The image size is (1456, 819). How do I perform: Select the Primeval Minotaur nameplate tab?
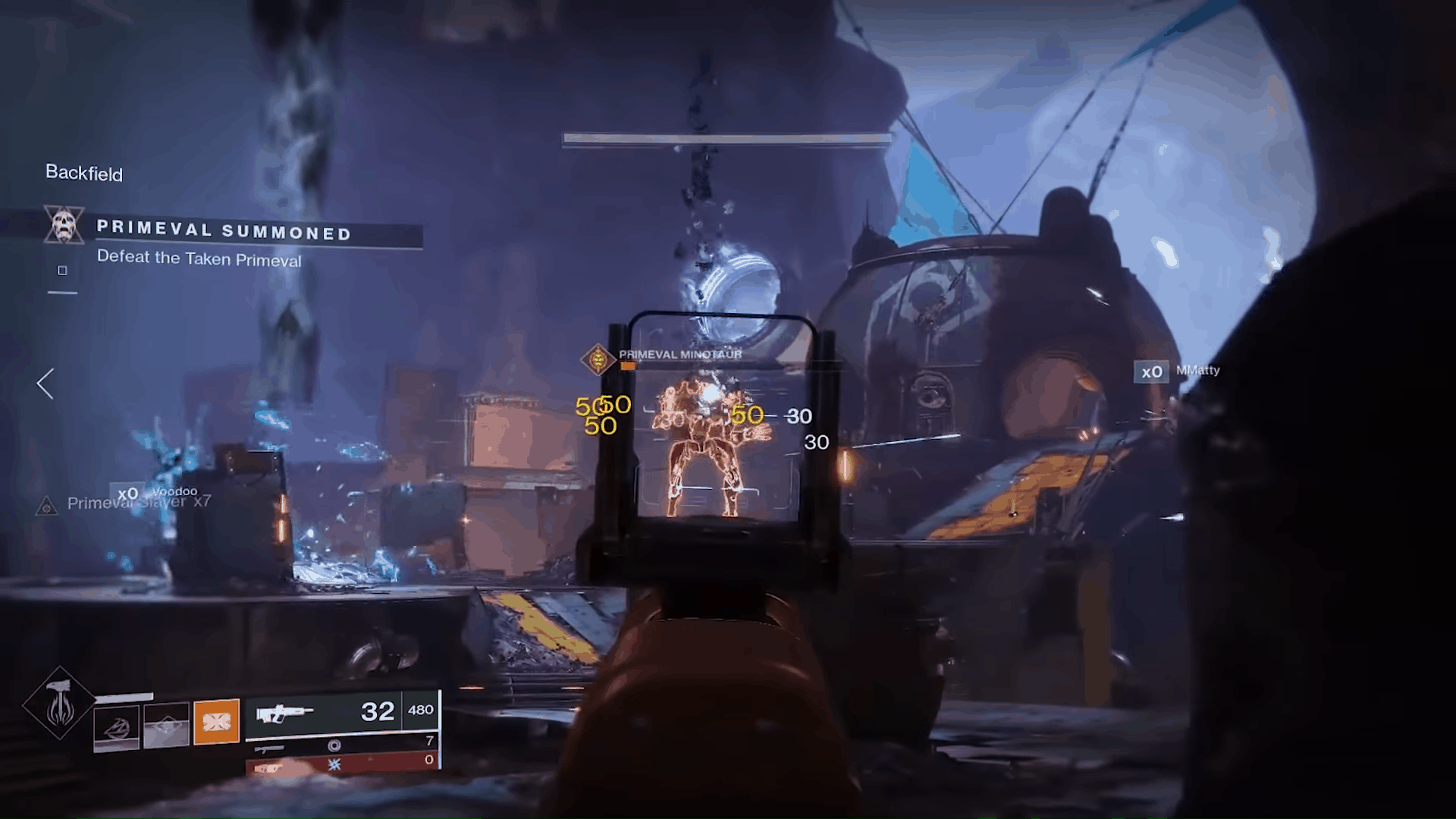click(680, 353)
